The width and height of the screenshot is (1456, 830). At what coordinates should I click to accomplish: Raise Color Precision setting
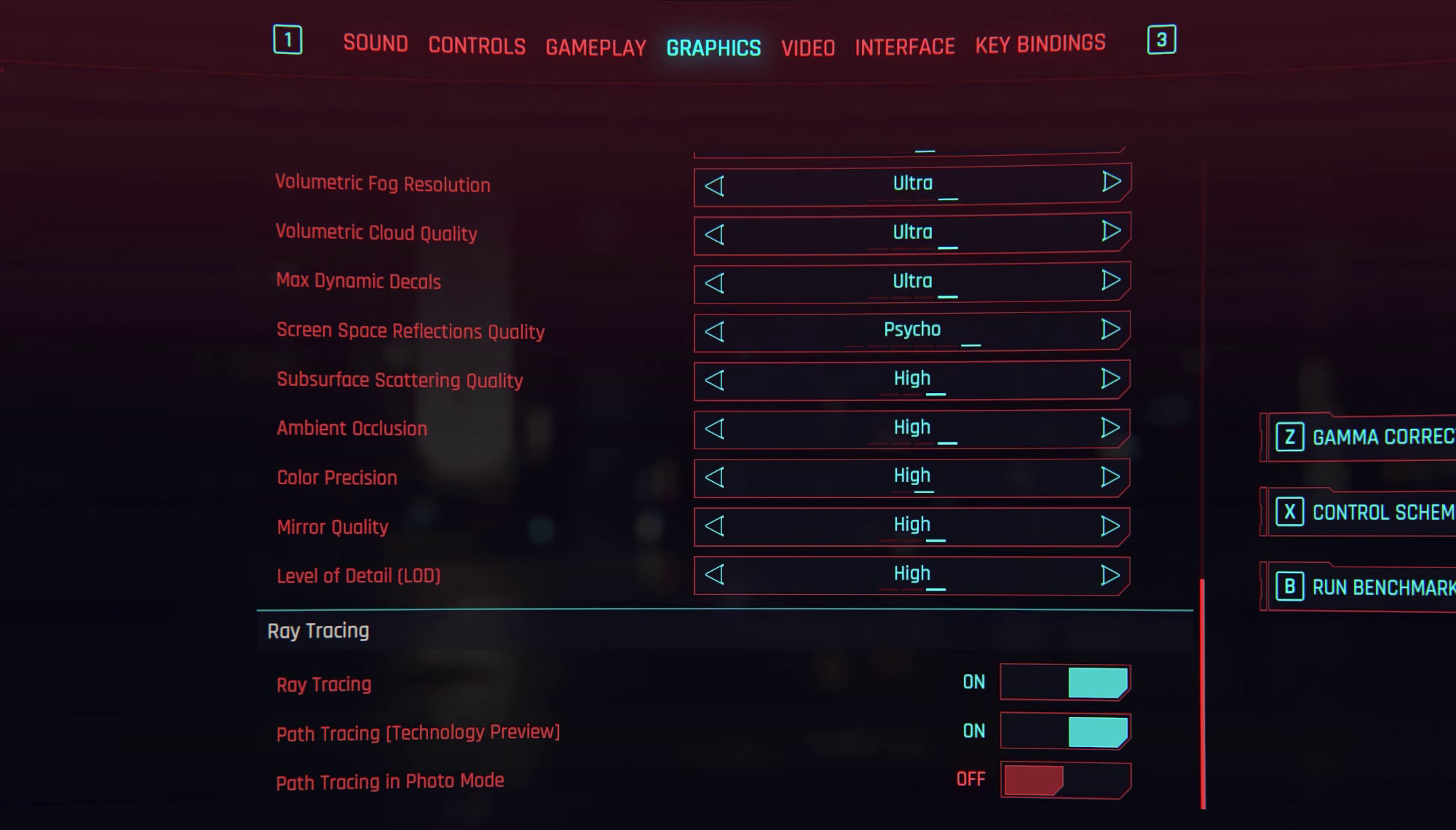pyautogui.click(x=1112, y=475)
